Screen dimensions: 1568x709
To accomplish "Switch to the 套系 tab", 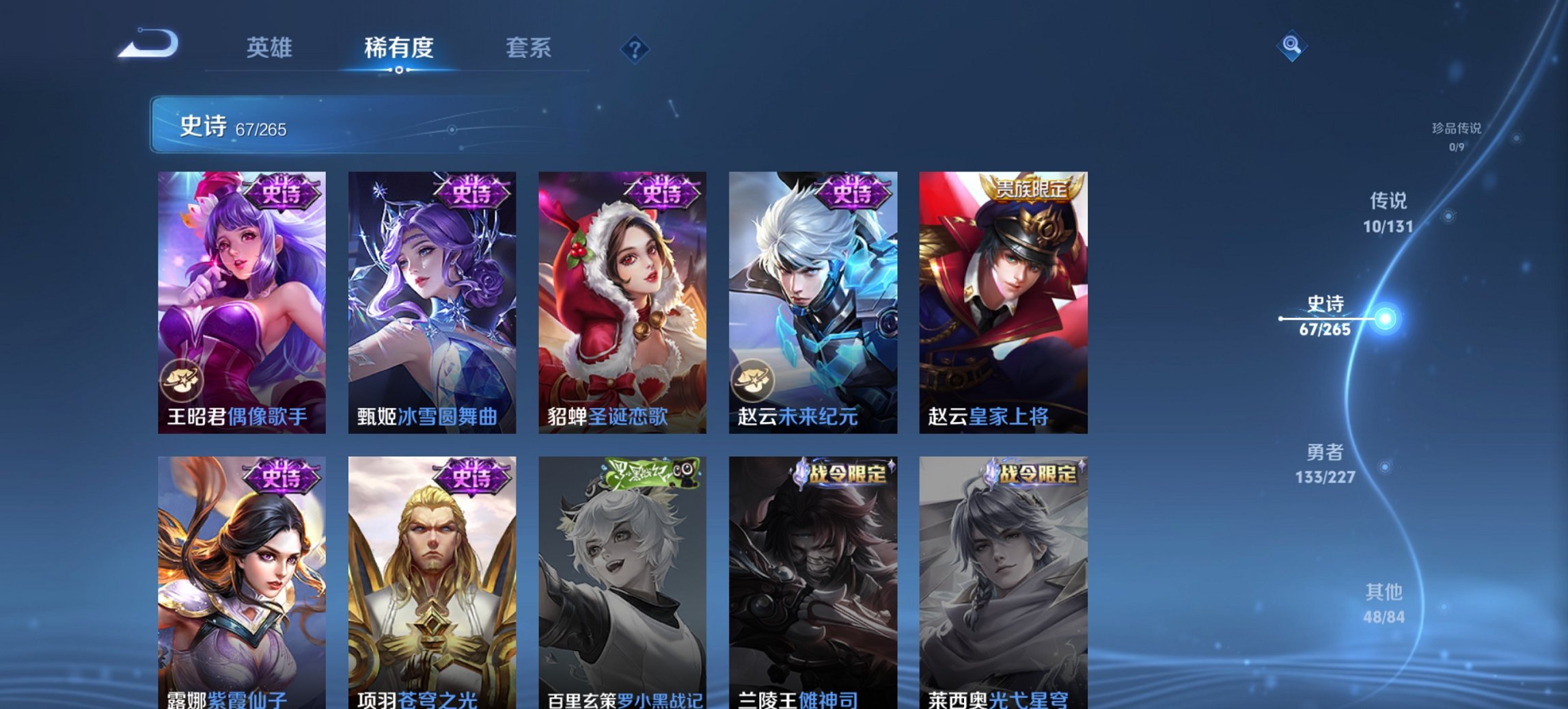I will tap(529, 48).
